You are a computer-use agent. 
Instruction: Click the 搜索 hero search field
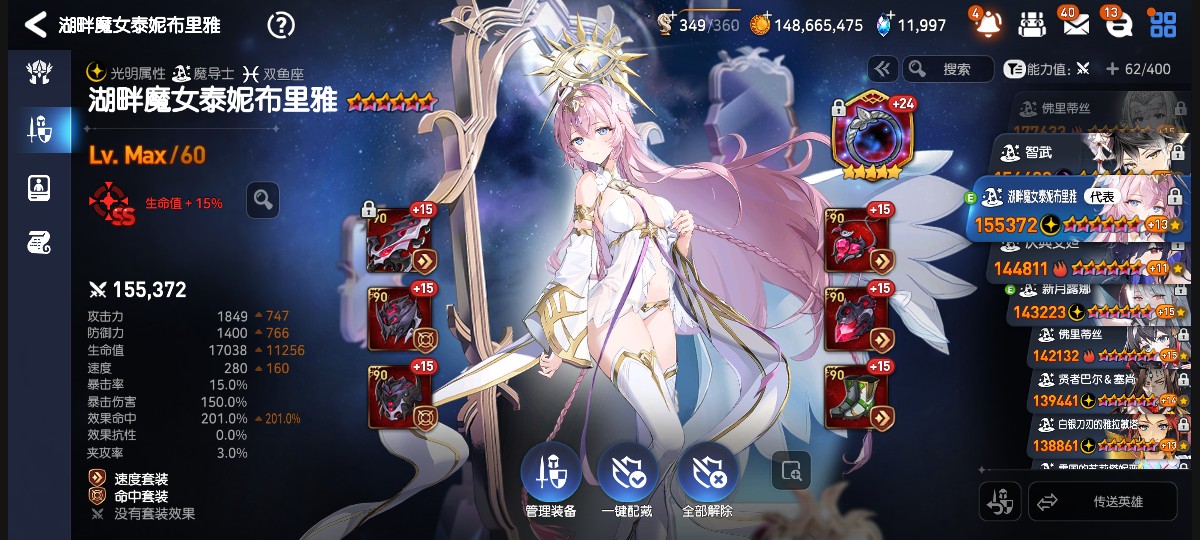click(948, 69)
